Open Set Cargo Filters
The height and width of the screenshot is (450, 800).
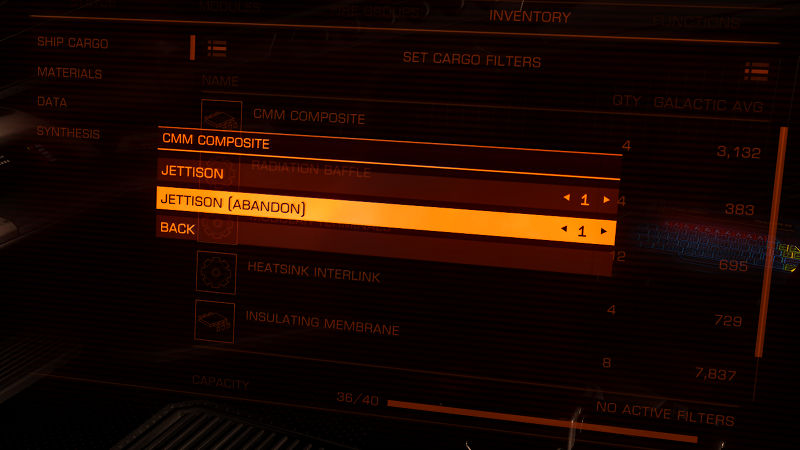pyautogui.click(x=471, y=61)
